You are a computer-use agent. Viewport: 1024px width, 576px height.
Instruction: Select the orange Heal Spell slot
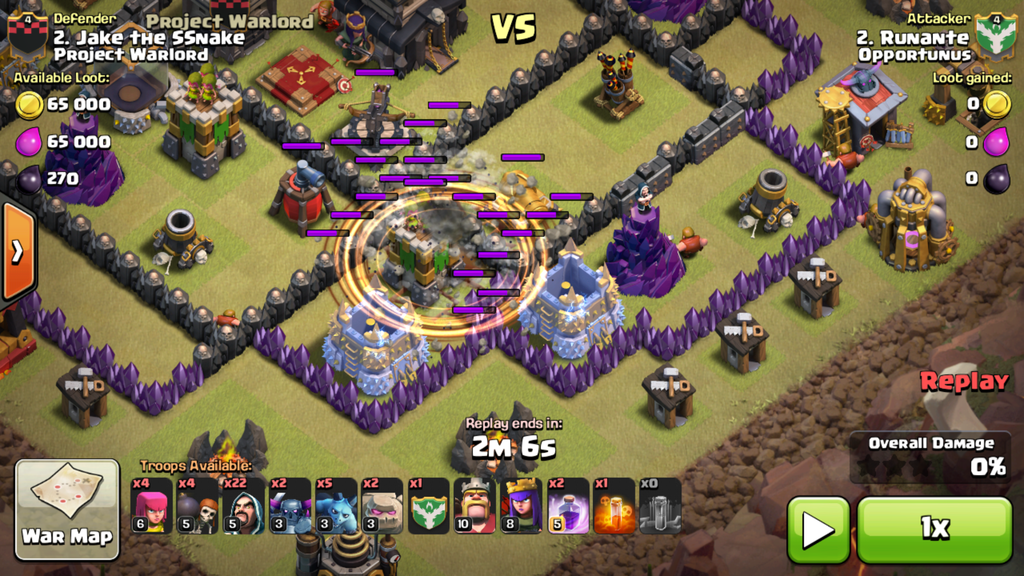(614, 506)
